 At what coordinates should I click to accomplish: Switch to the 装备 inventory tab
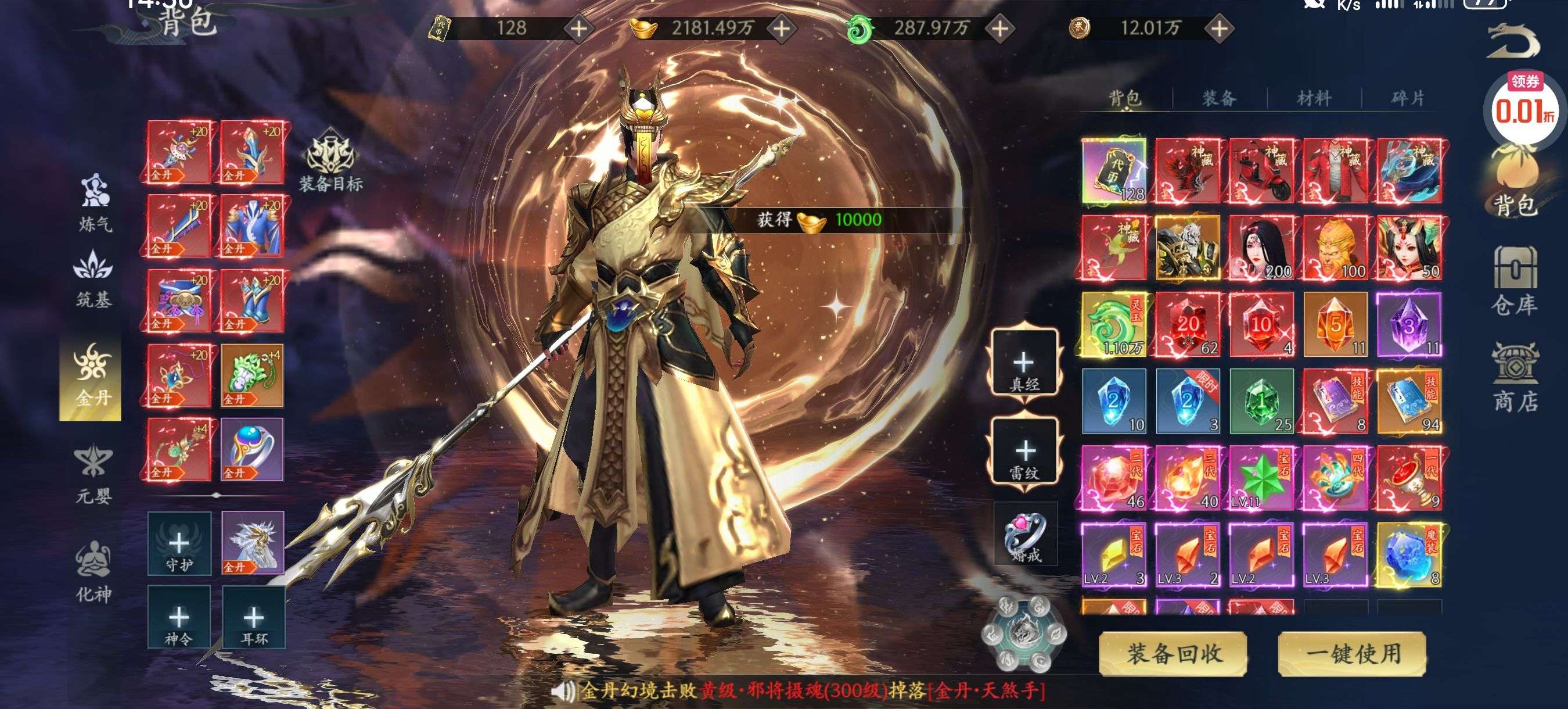click(1219, 98)
